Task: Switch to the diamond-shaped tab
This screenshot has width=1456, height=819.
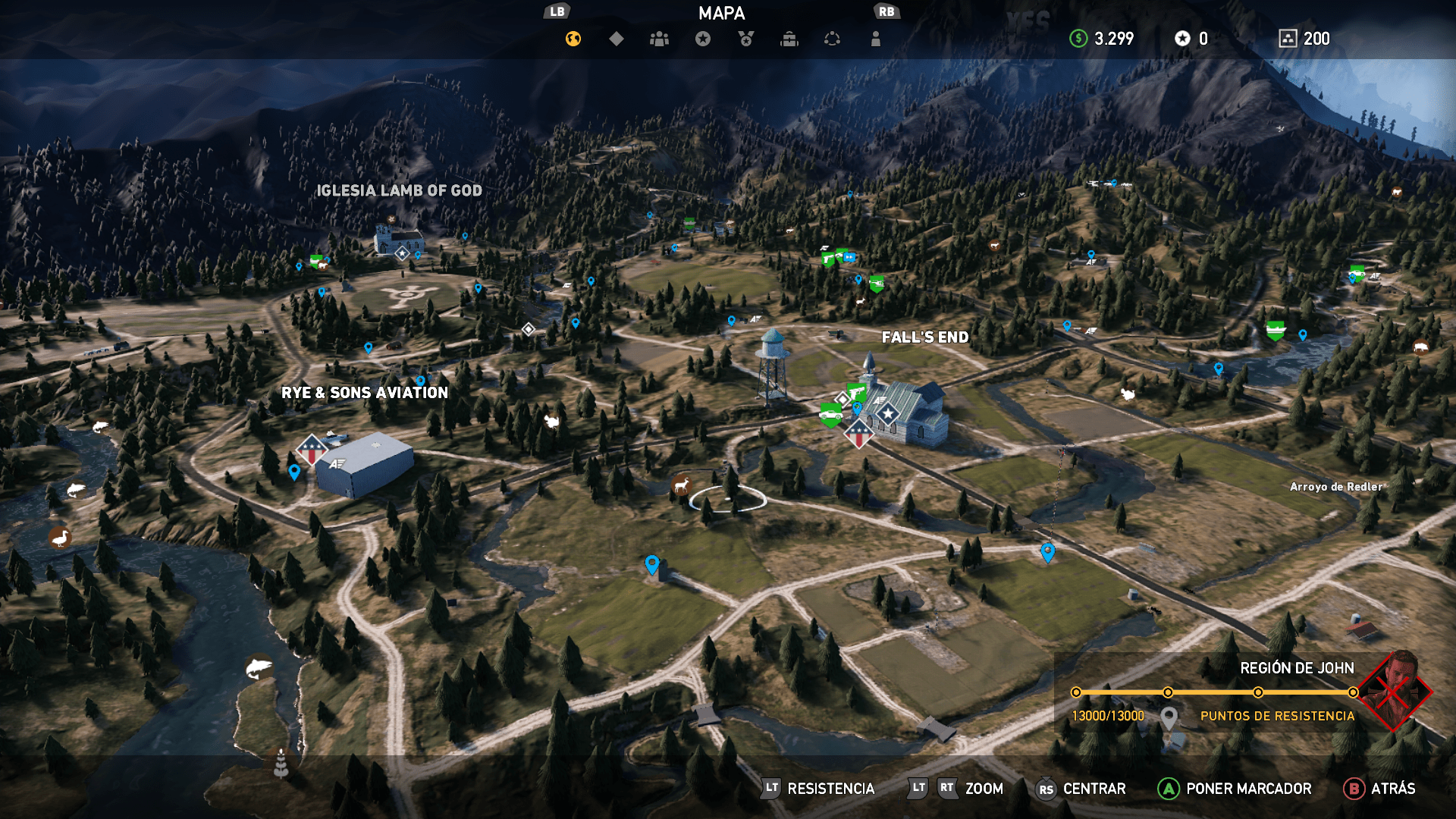Action: click(x=617, y=39)
